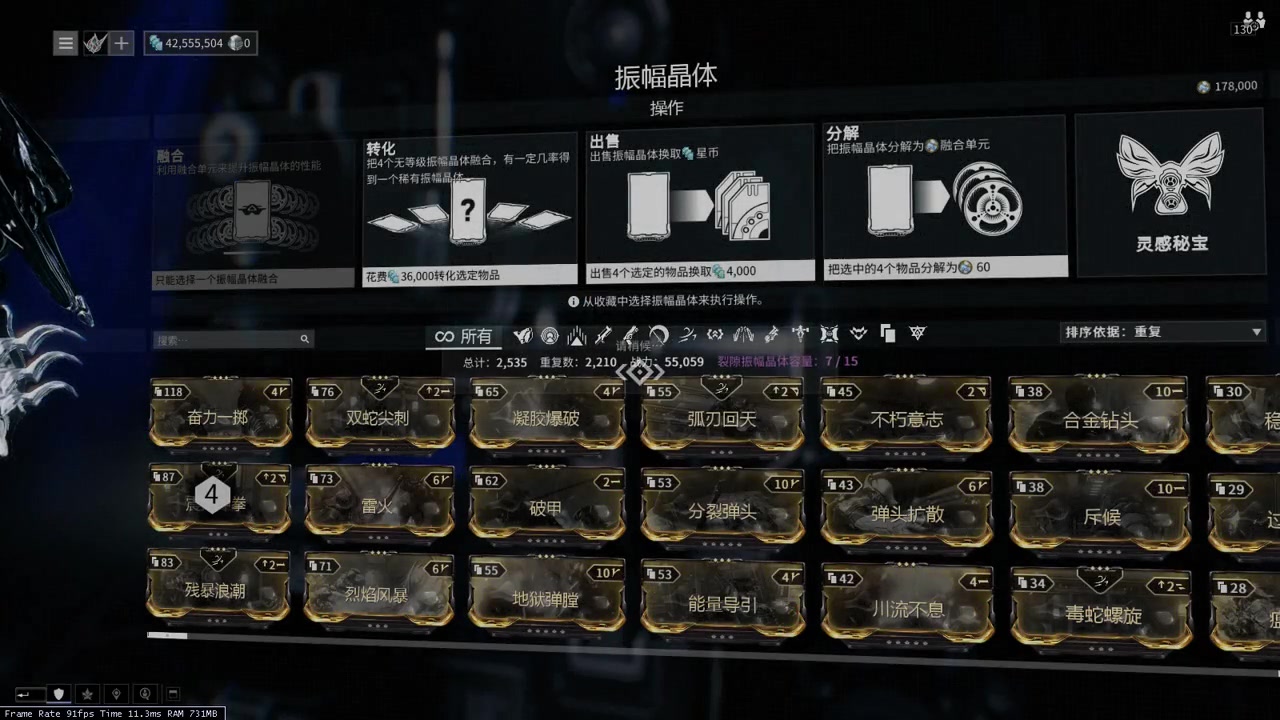Choose the 出售 sell action panel
This screenshot has height=720, width=1280.
pos(699,203)
